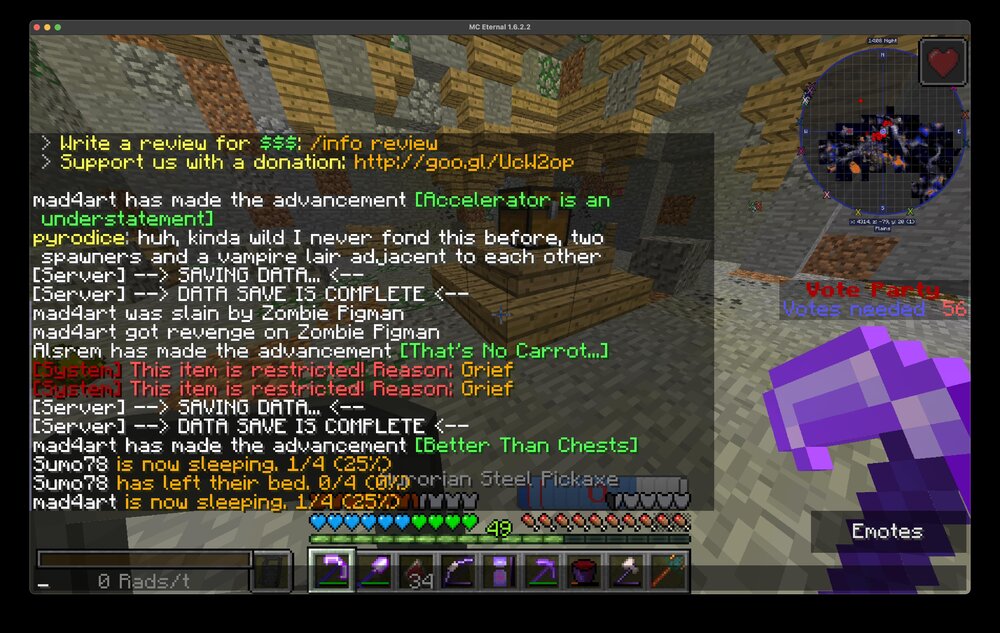The image size is (1000, 633).
Task: Select the highlighted Elementium pickaxe hotbar slot
Action: 330,572
